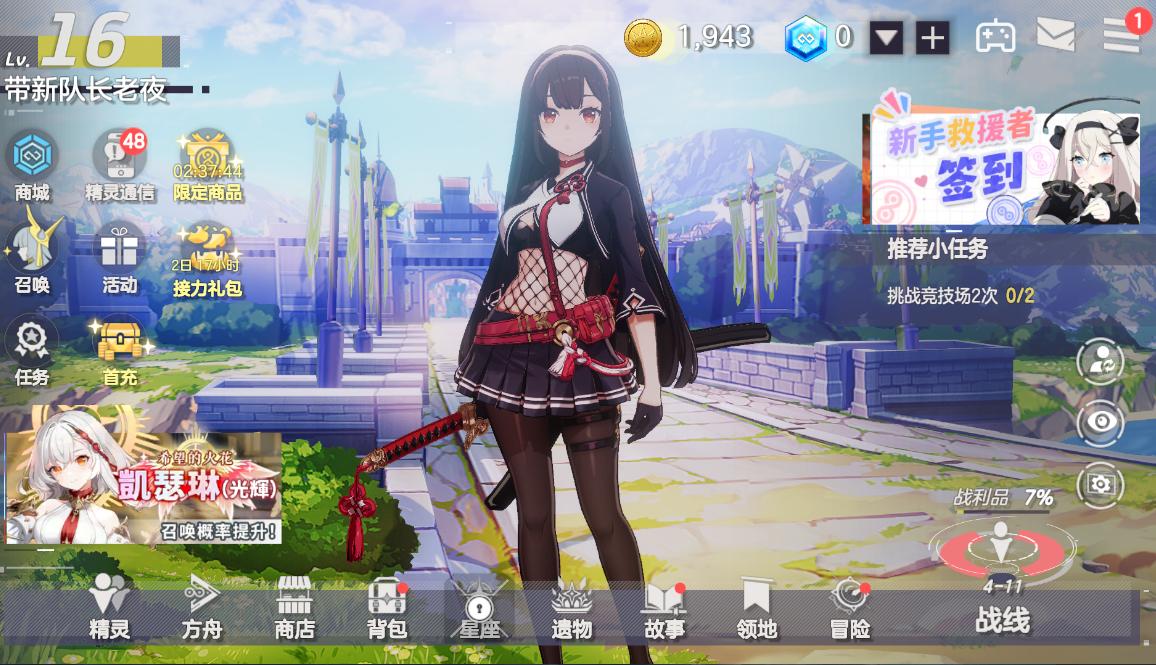Open the mail envelope icon
Viewport: 1156px width, 665px height.
(1055, 36)
